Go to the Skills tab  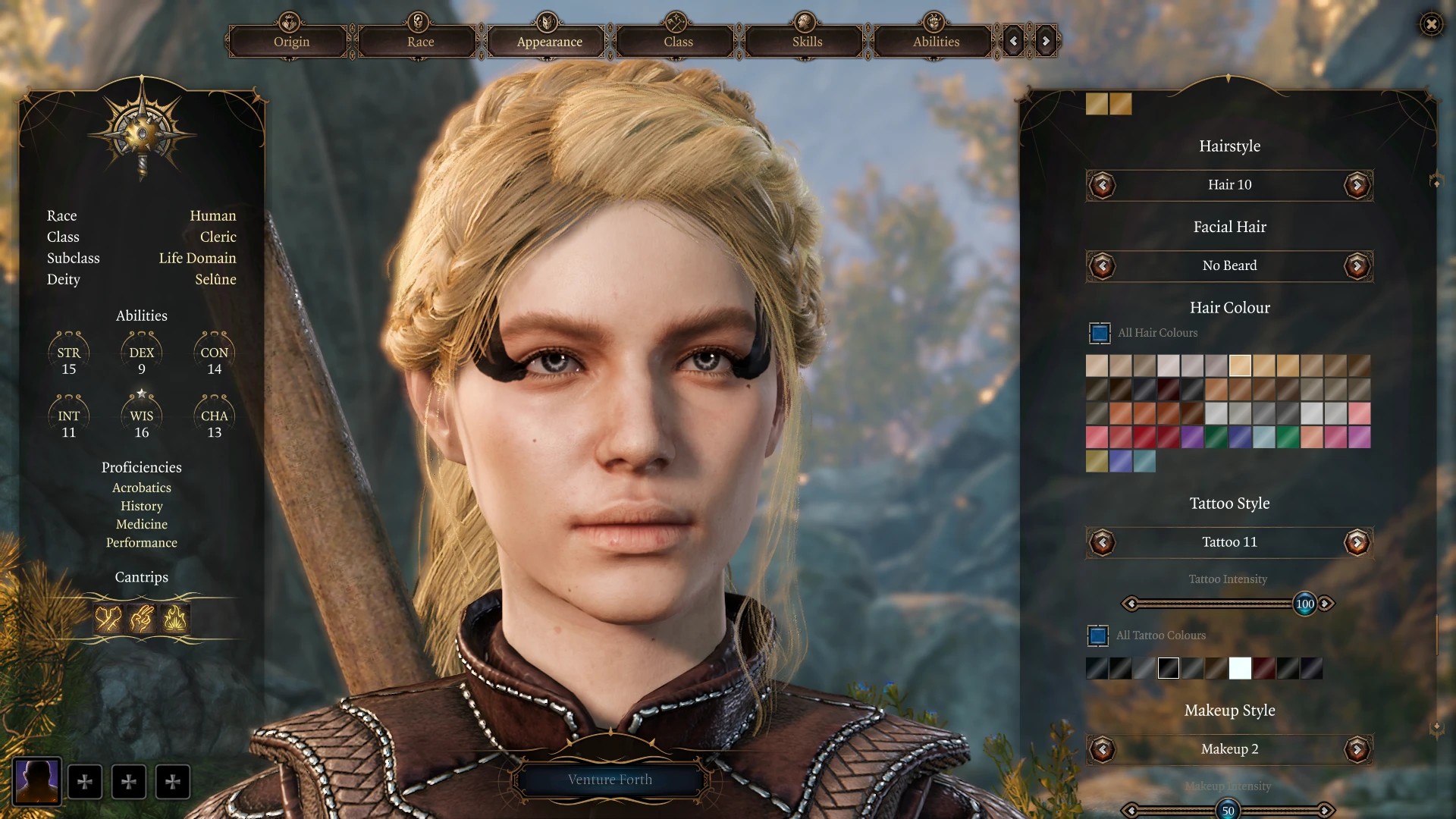coord(807,42)
